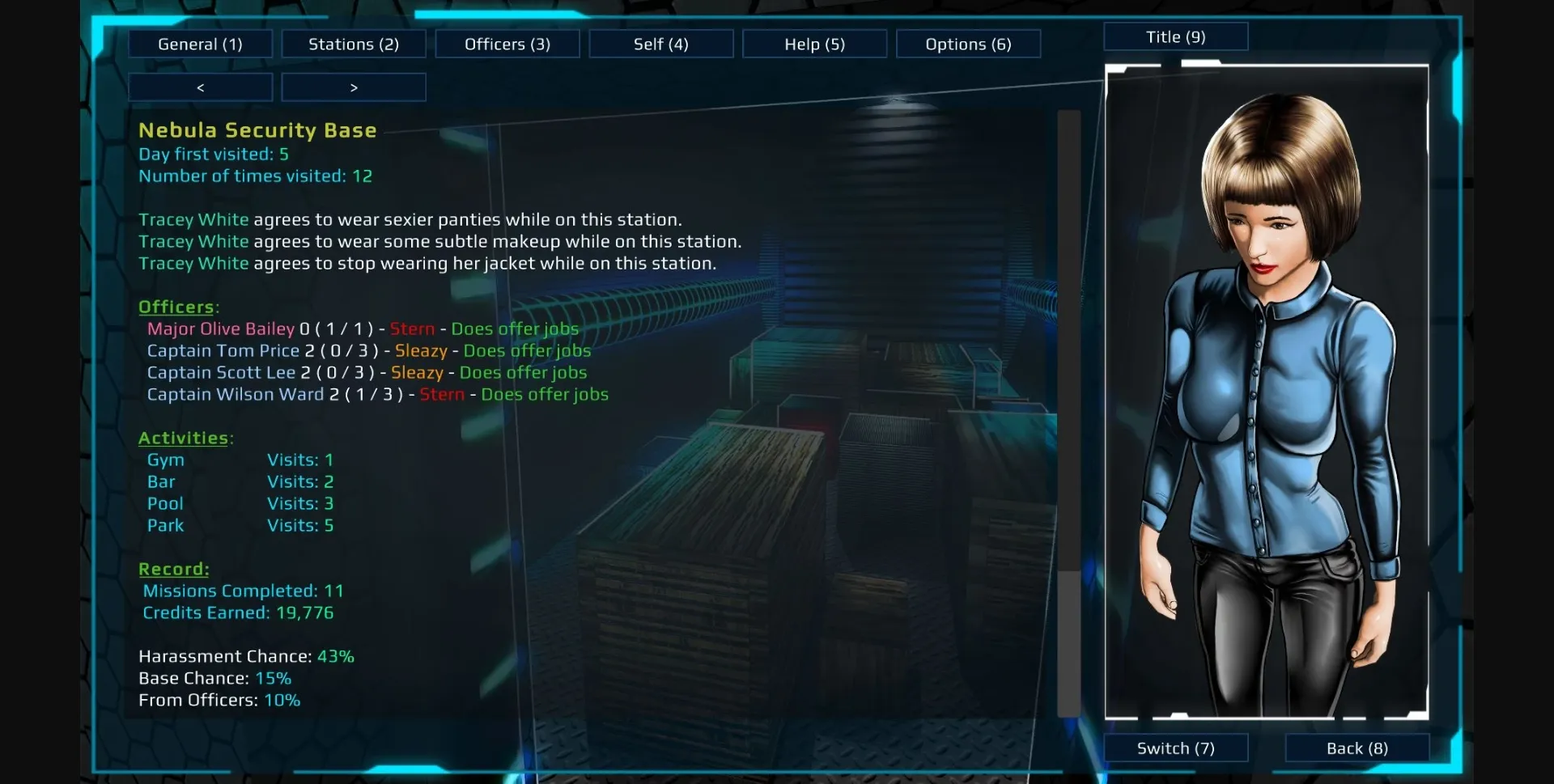The width and height of the screenshot is (1554, 784).
Task: Click on Captain Tom Price
Action: pyautogui.click(x=223, y=350)
